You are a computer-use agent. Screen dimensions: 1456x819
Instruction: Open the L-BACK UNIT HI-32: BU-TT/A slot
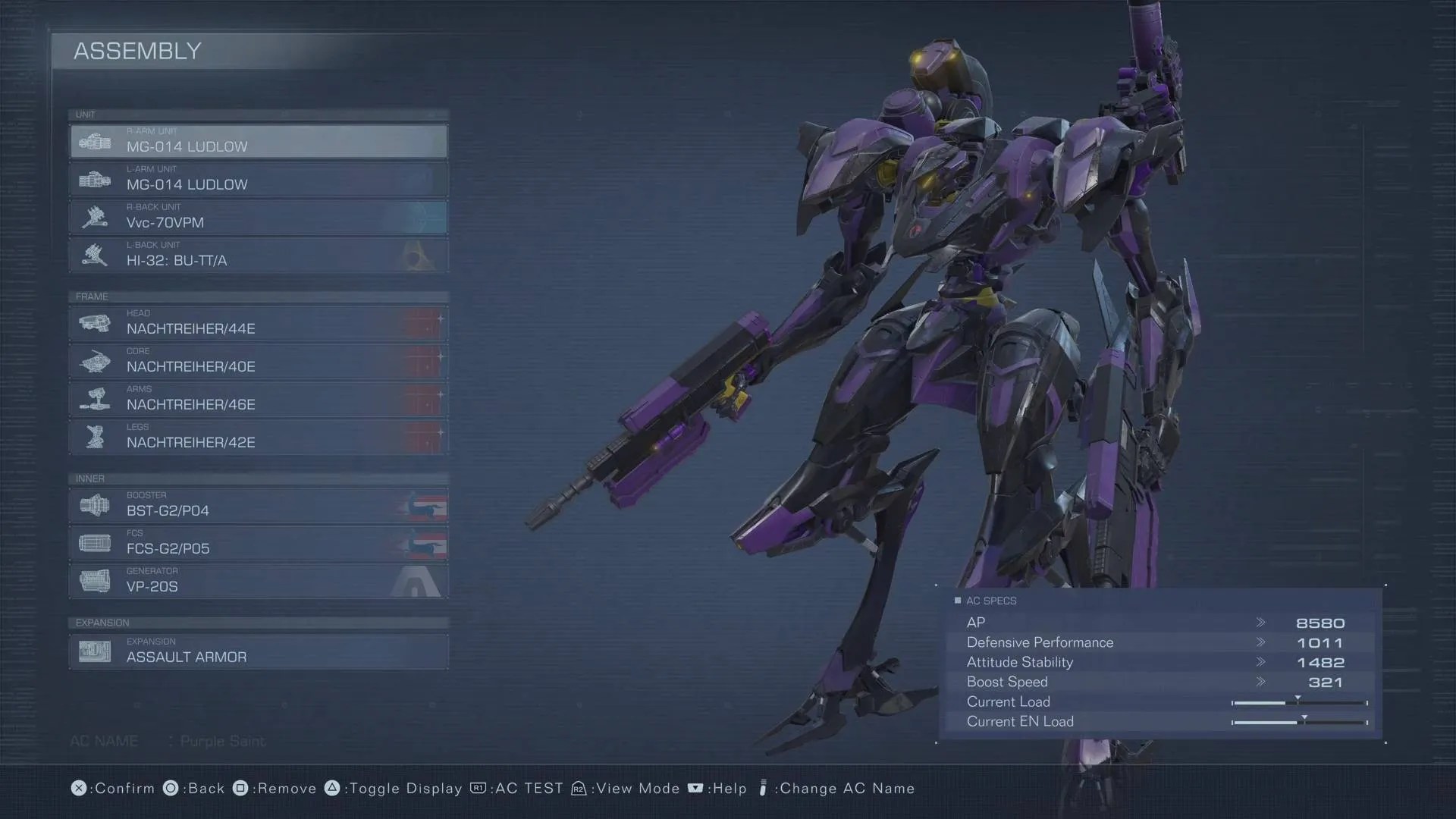click(x=258, y=256)
